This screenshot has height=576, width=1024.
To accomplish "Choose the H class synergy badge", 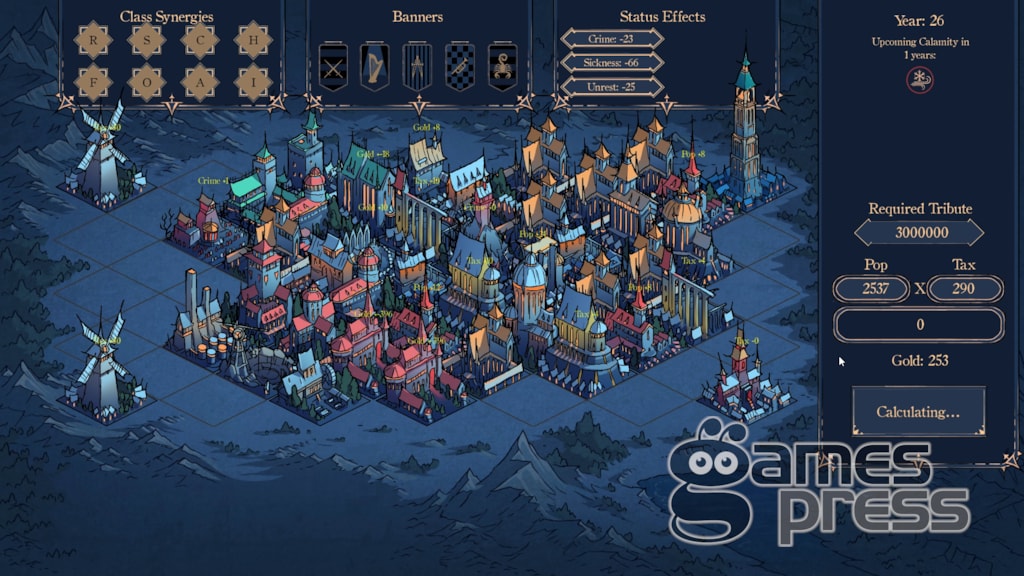I will pos(253,40).
